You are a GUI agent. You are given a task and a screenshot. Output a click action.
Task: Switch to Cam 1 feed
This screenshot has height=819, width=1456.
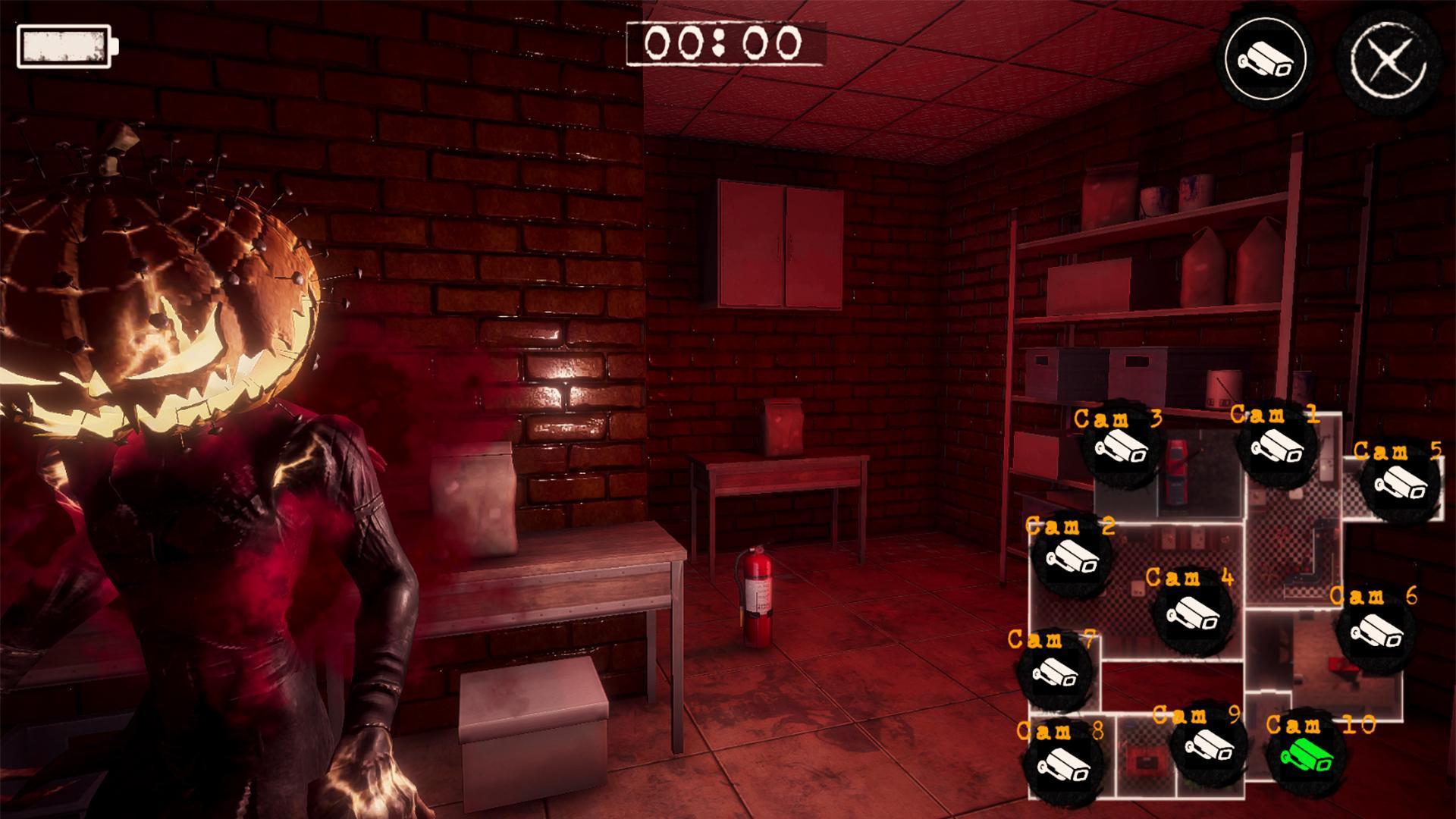(x=1276, y=447)
